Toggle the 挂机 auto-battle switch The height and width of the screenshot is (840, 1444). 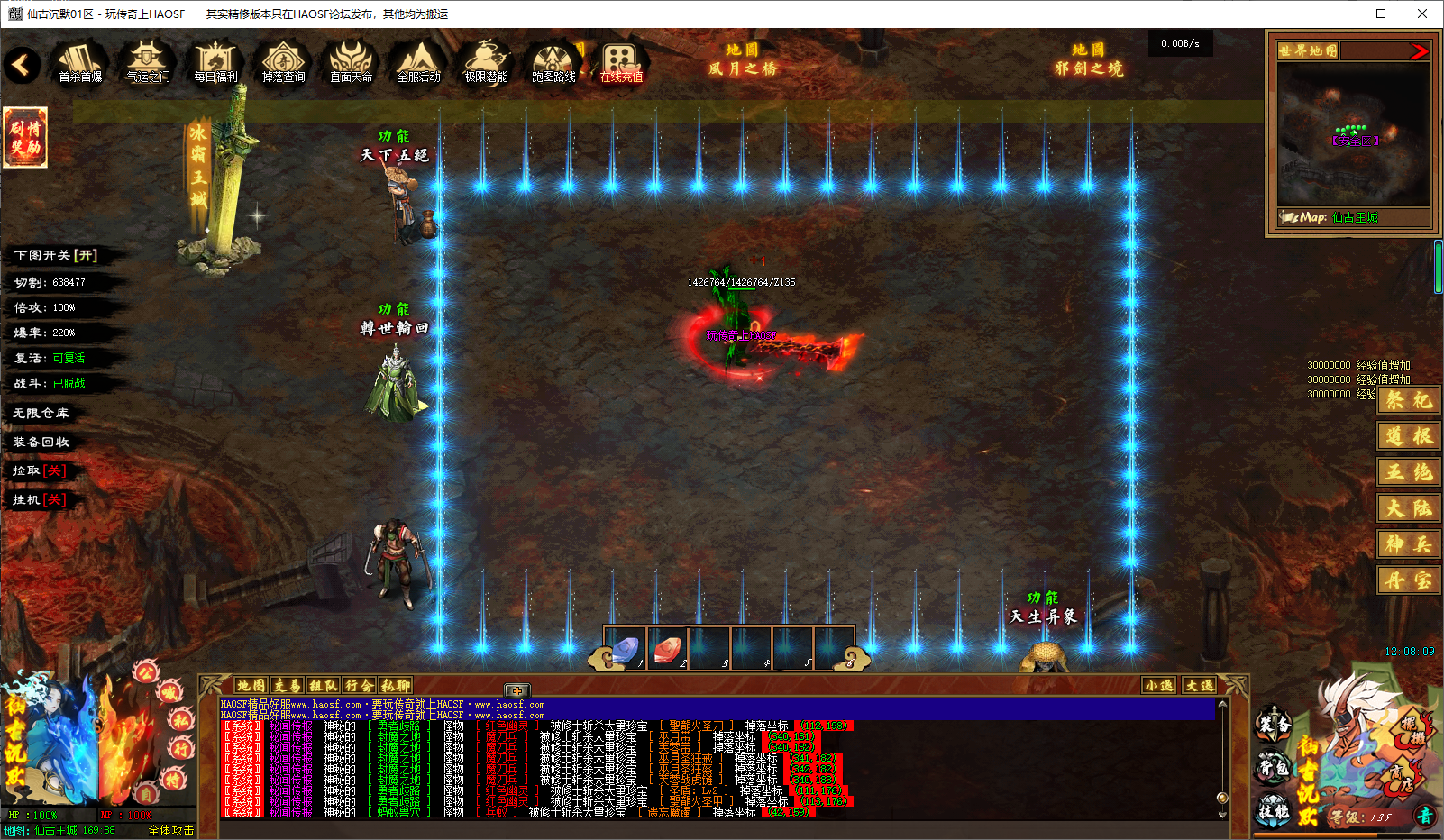pyautogui.click(x=39, y=499)
